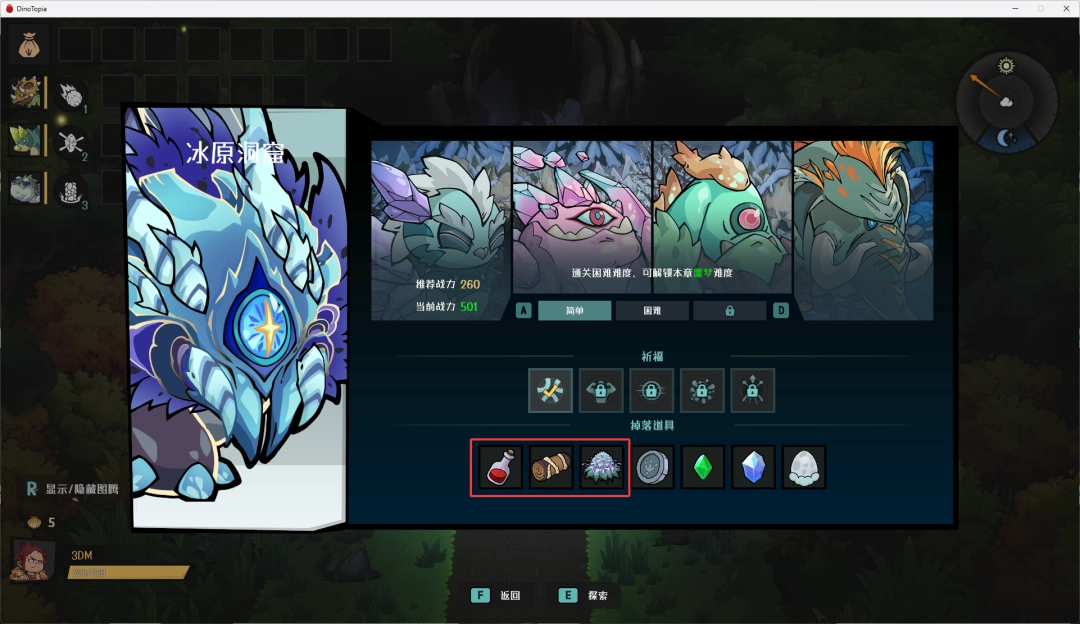
Task: Switch to the 困难 difficulty tab
Action: click(651, 311)
